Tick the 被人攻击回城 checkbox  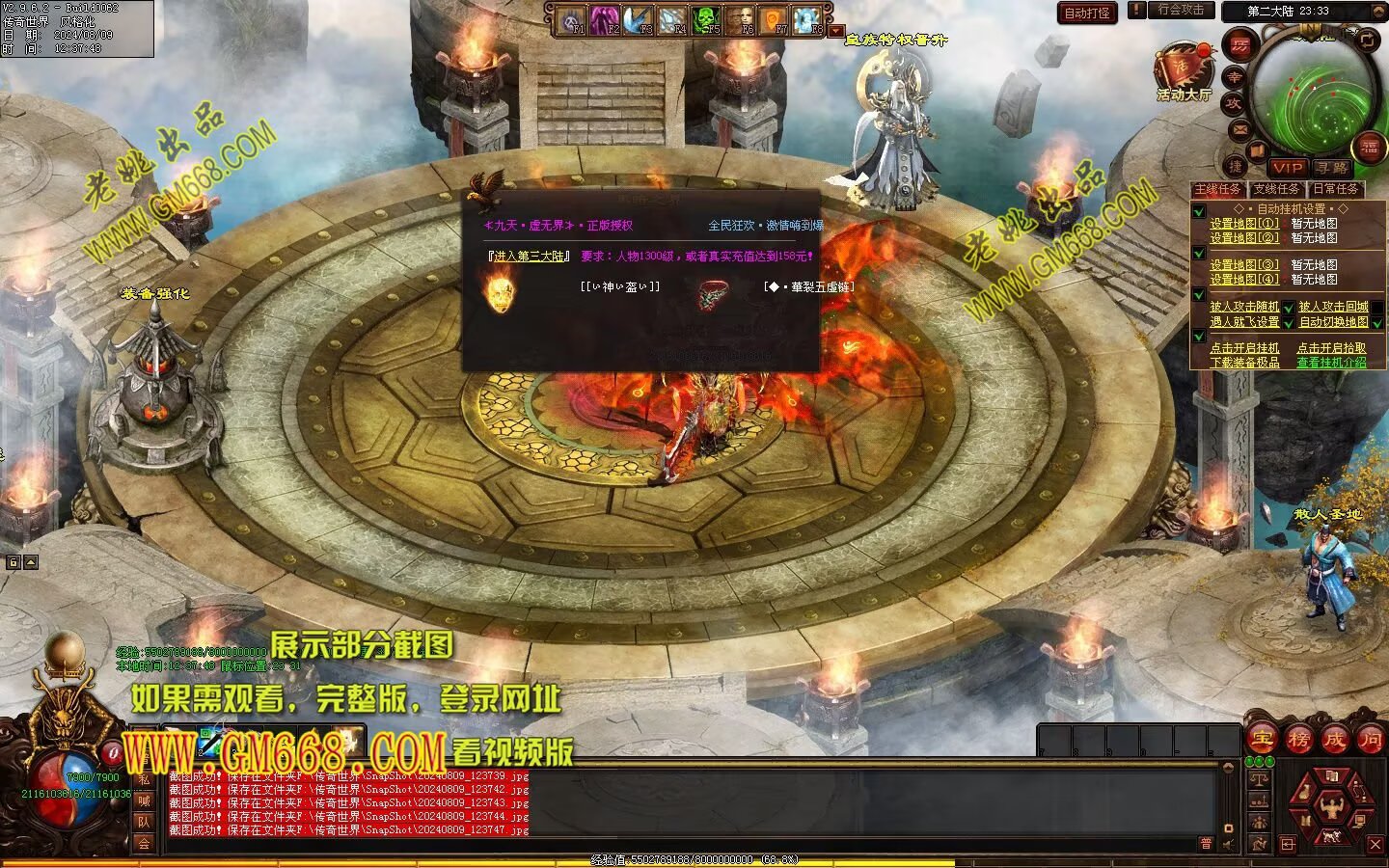point(1377,308)
